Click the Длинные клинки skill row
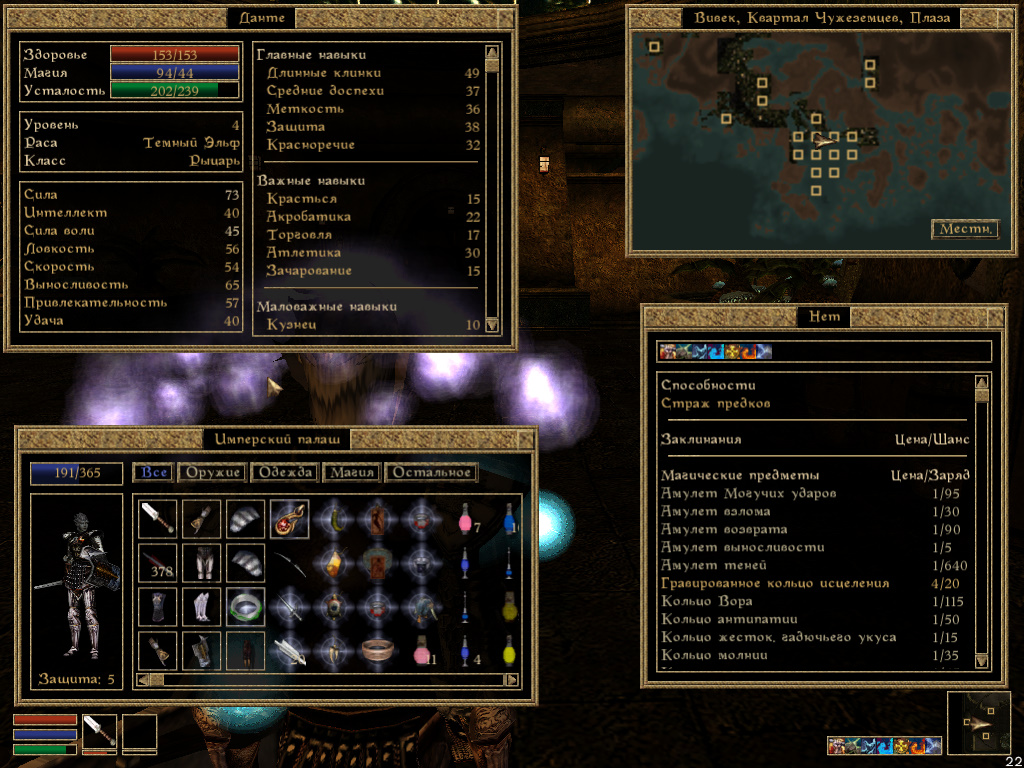This screenshot has height=768, width=1024. pyautogui.click(x=324, y=73)
